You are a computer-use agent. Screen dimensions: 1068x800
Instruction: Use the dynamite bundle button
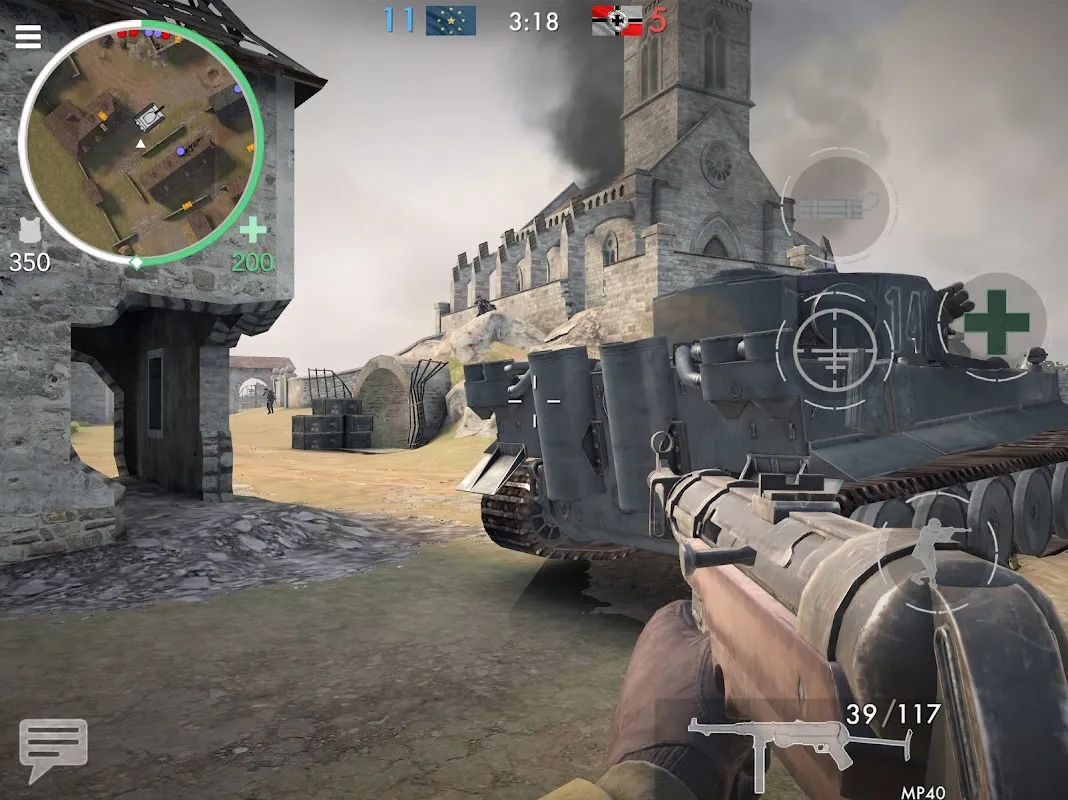[x=838, y=209]
